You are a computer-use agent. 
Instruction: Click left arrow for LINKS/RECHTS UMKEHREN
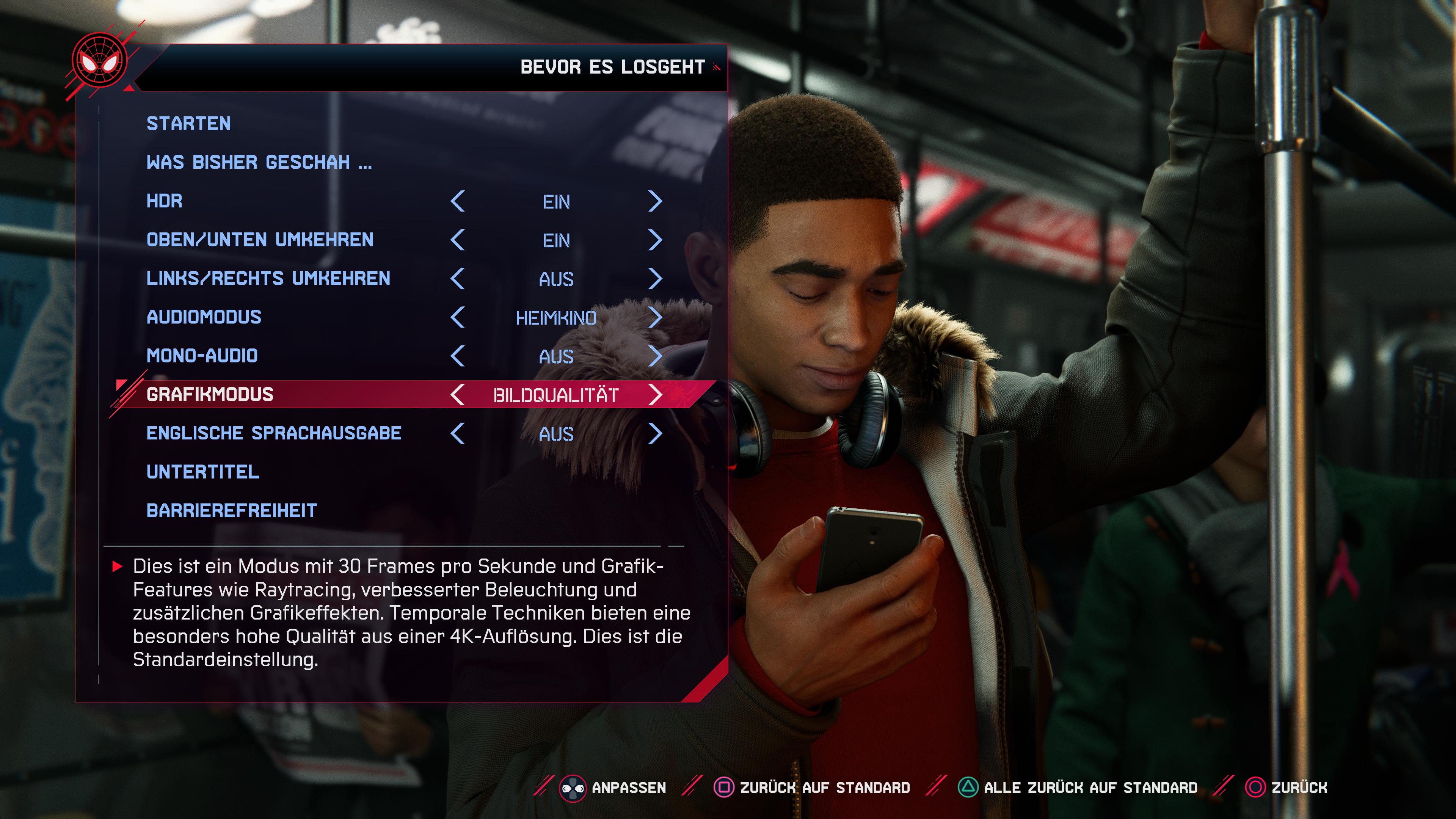click(458, 279)
